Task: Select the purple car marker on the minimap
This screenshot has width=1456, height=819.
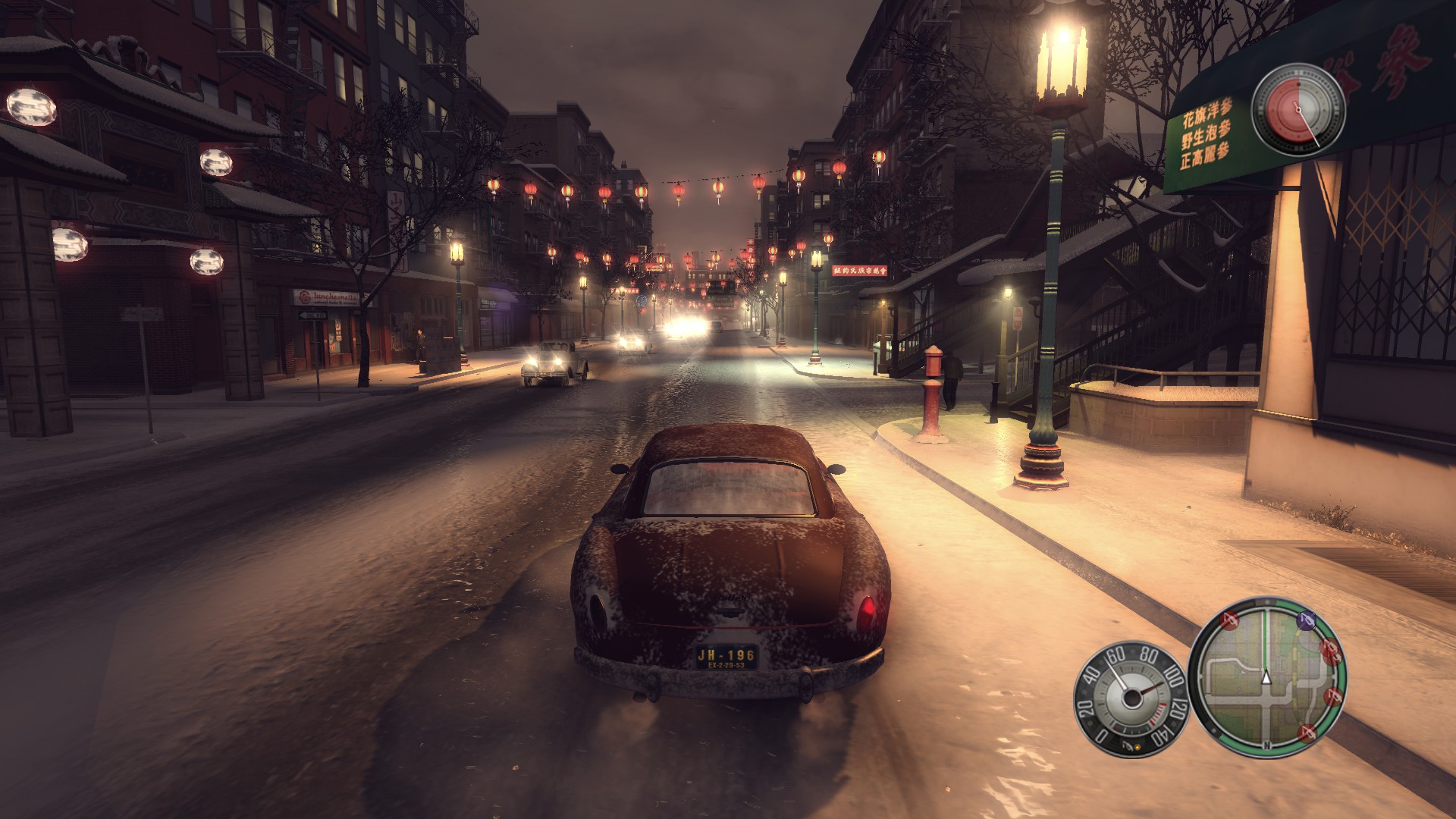Action: 1306,621
